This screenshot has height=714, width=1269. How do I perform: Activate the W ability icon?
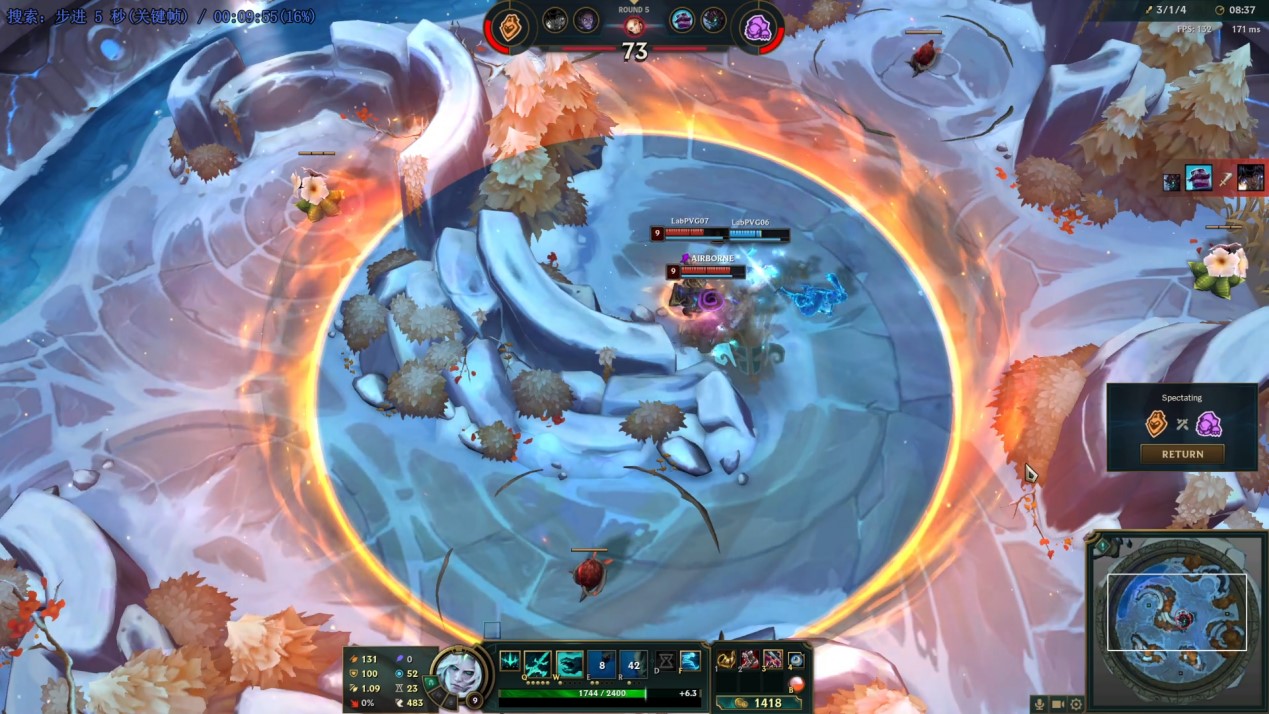[x=569, y=663]
